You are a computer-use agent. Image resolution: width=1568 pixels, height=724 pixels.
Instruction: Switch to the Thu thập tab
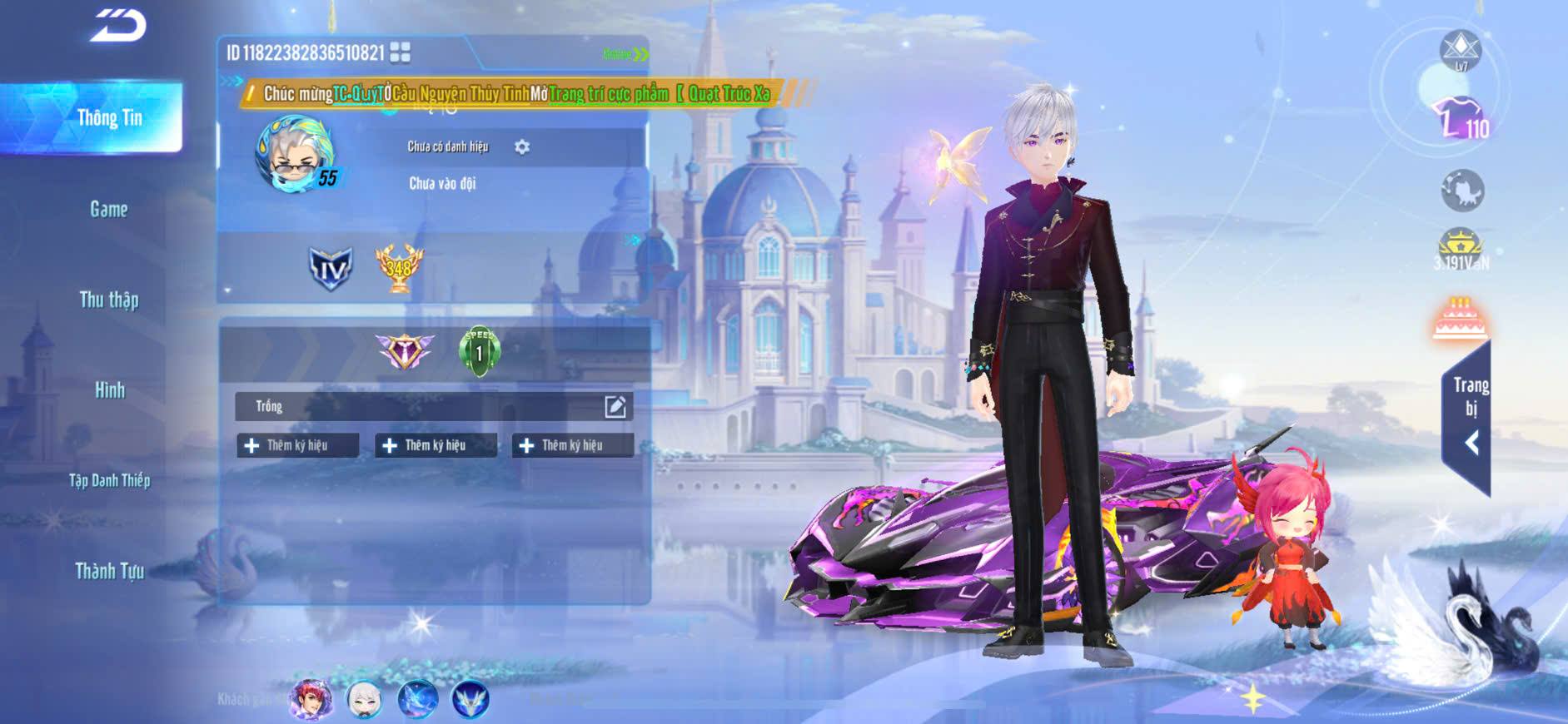pos(109,300)
